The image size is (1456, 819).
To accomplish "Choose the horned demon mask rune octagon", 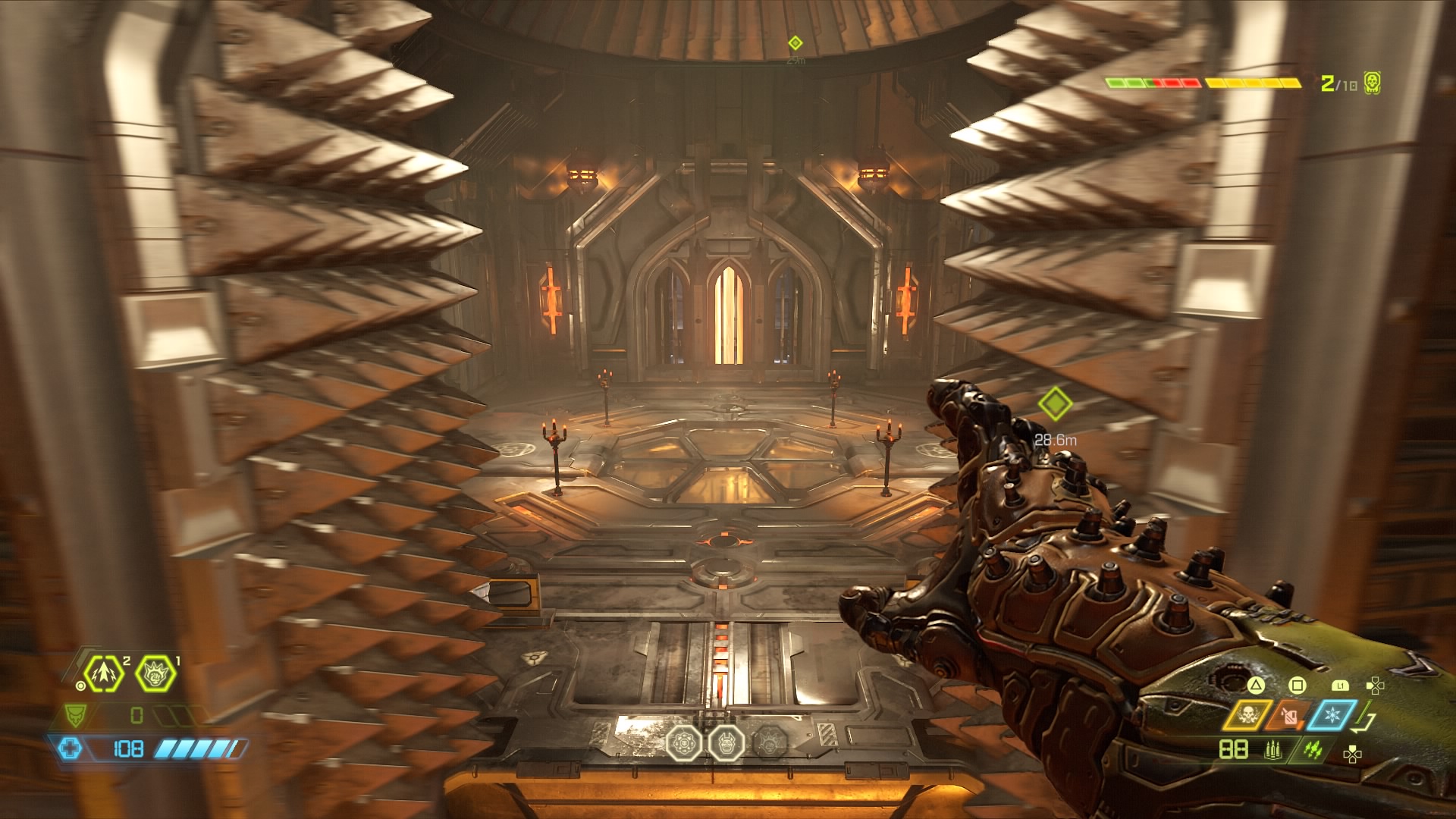I will pos(726,743).
